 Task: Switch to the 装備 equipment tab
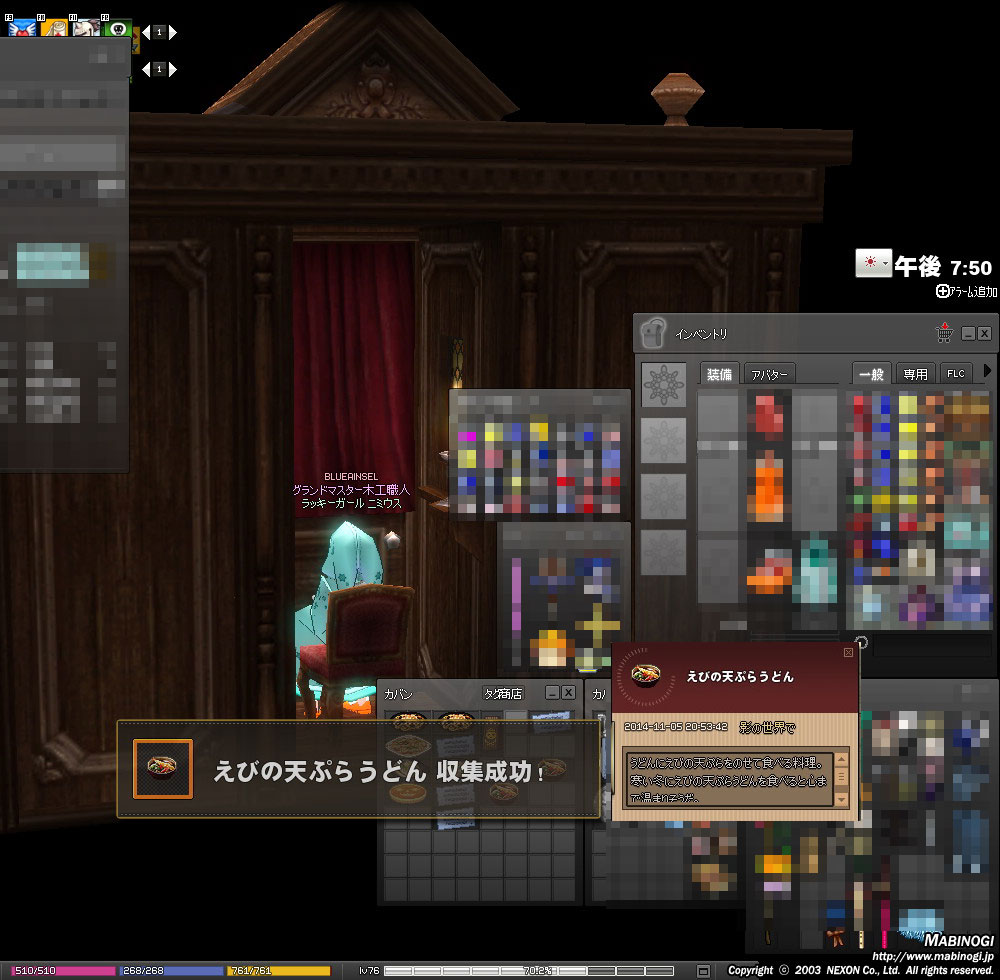(719, 374)
